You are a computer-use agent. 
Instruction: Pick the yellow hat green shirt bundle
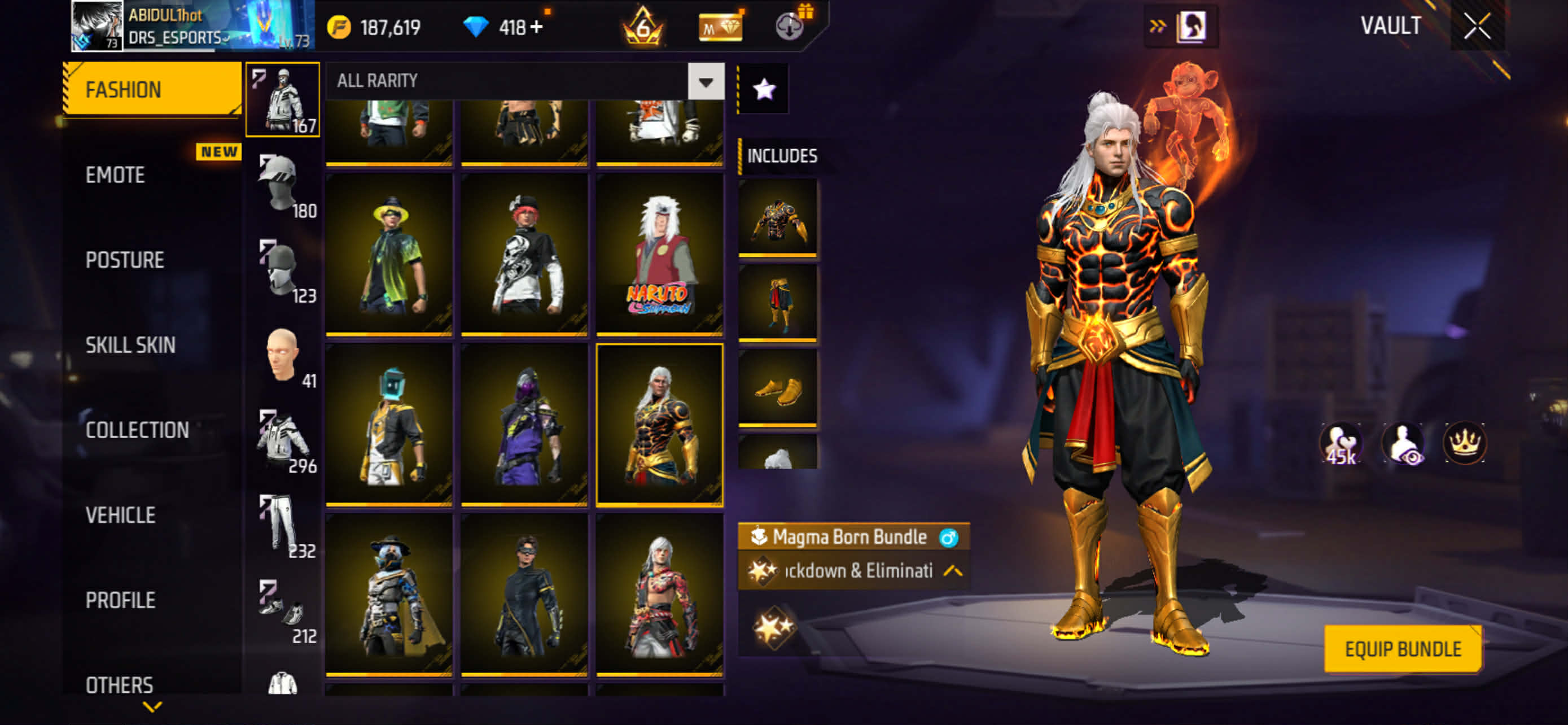(x=389, y=255)
